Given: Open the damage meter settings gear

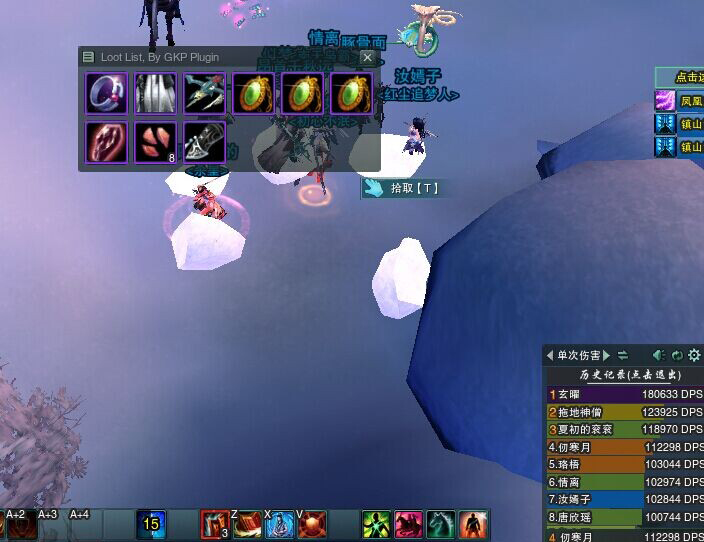Looking at the screenshot, I should coord(695,355).
